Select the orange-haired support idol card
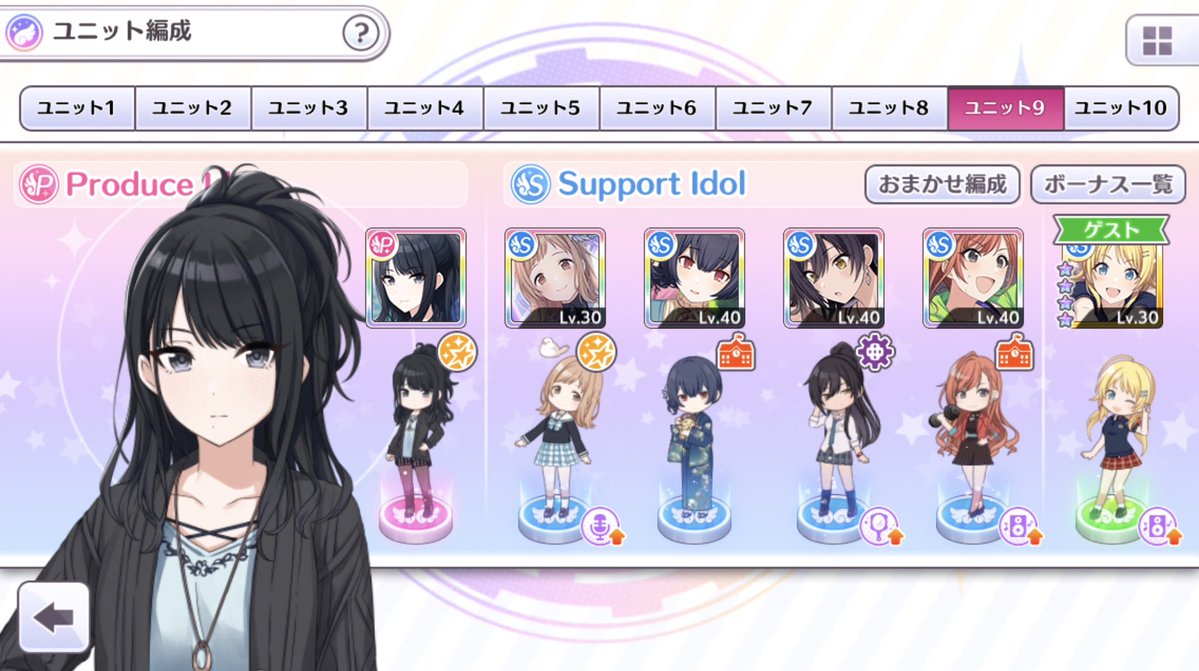 pyautogui.click(x=973, y=278)
